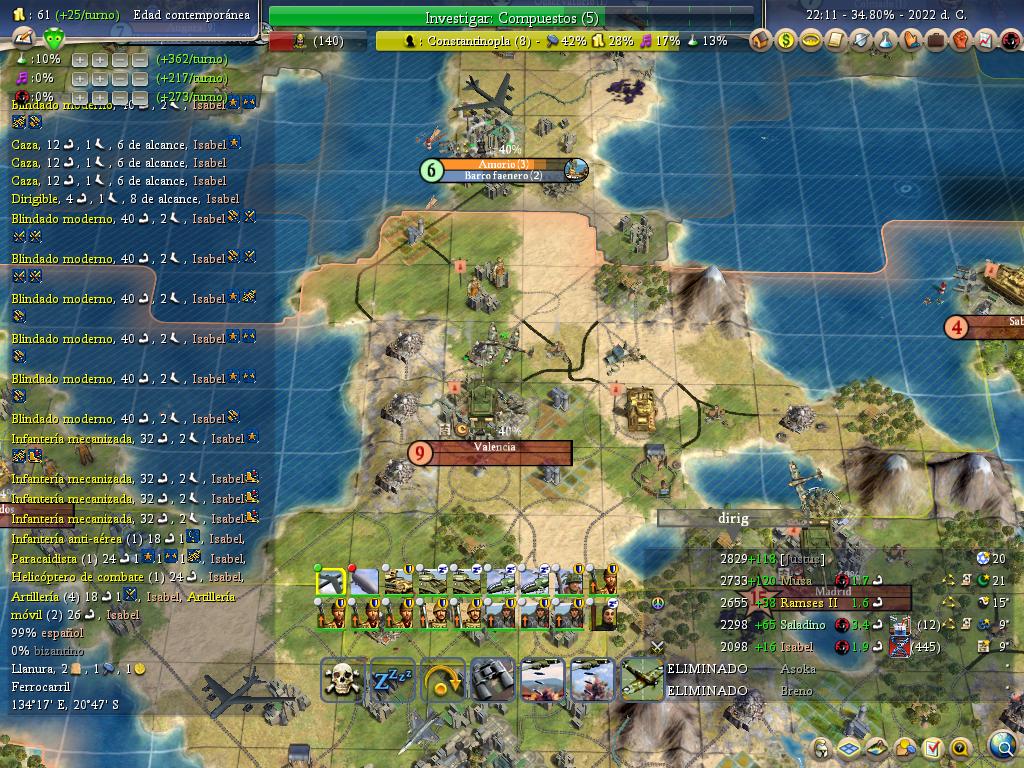
Task: Toggle the blue tile grid display
Action: pyautogui.click(x=849, y=748)
